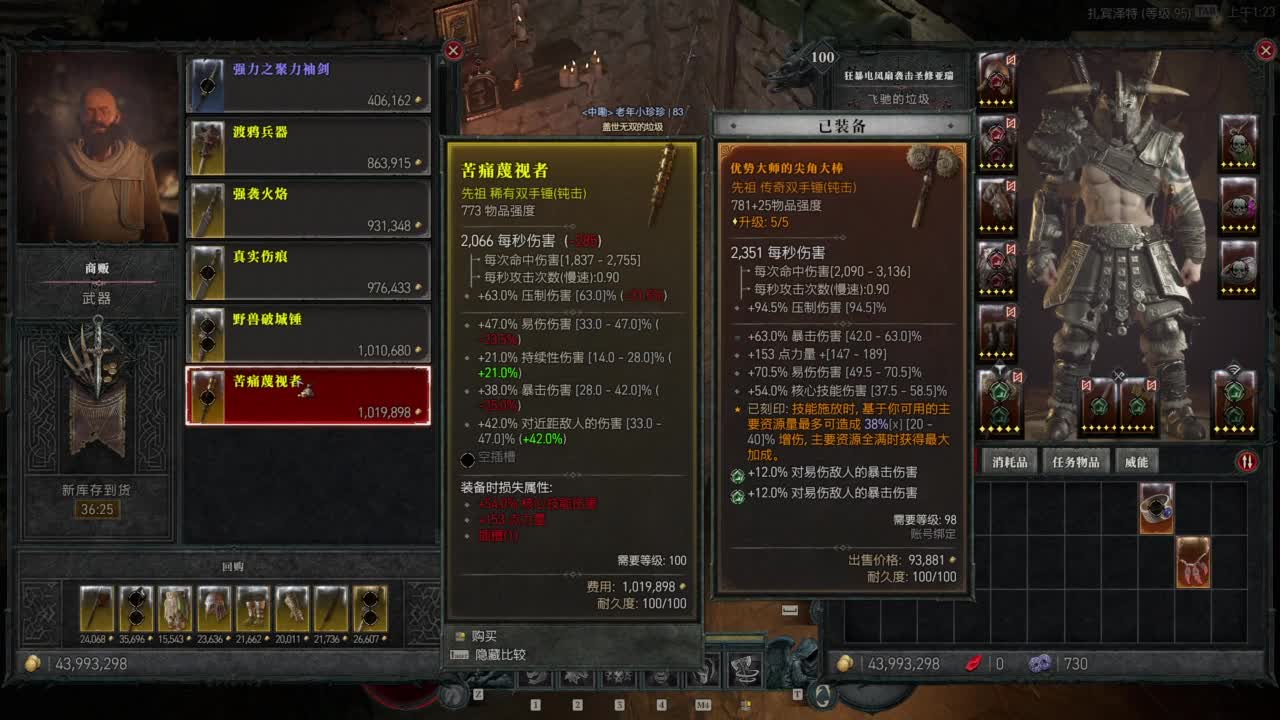The width and height of the screenshot is (1280, 720).
Task: Select the 野兽破城锤 from the vendor list
Action: 307,333
